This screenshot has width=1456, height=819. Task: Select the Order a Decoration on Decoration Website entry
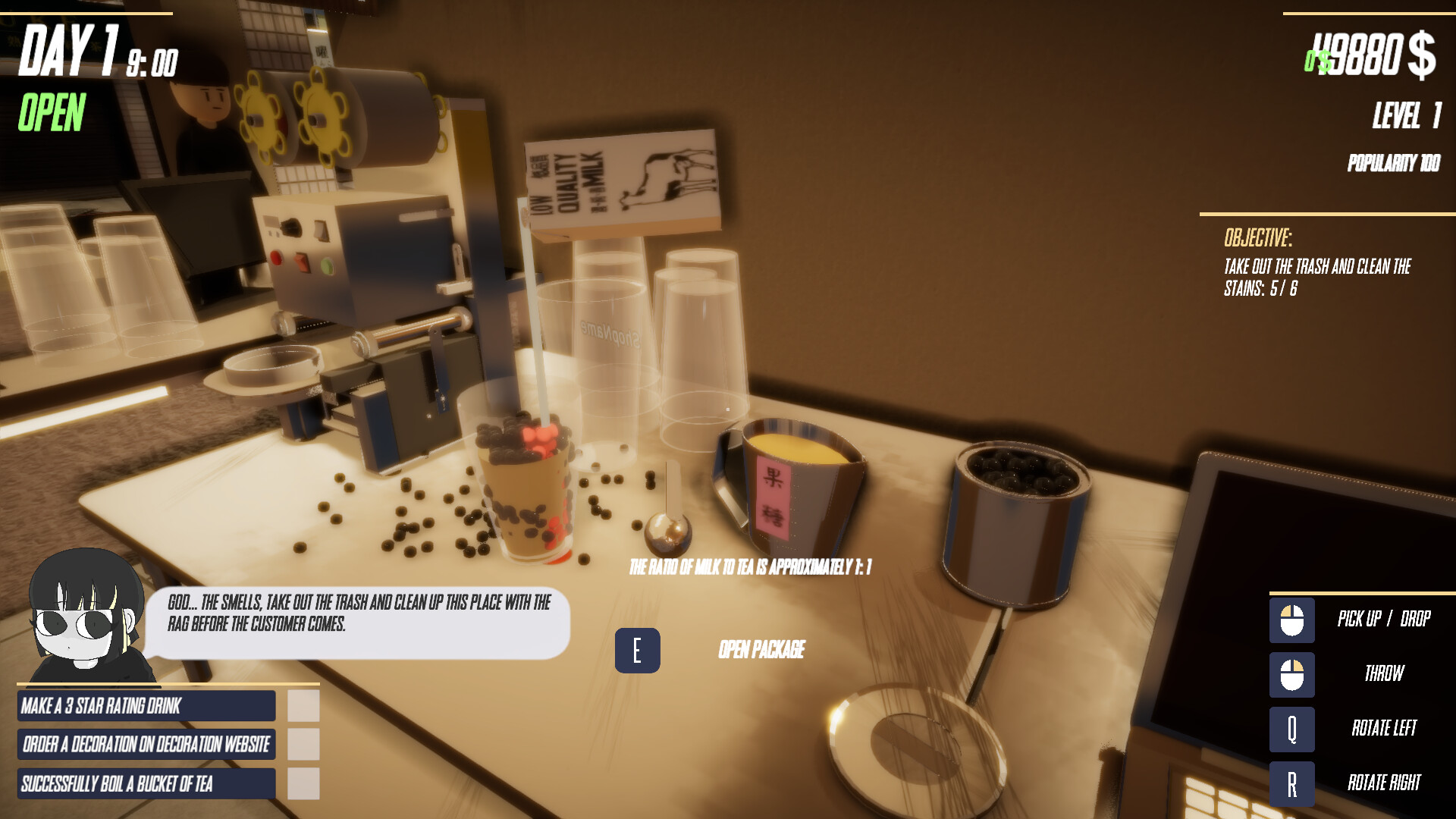click(x=146, y=745)
